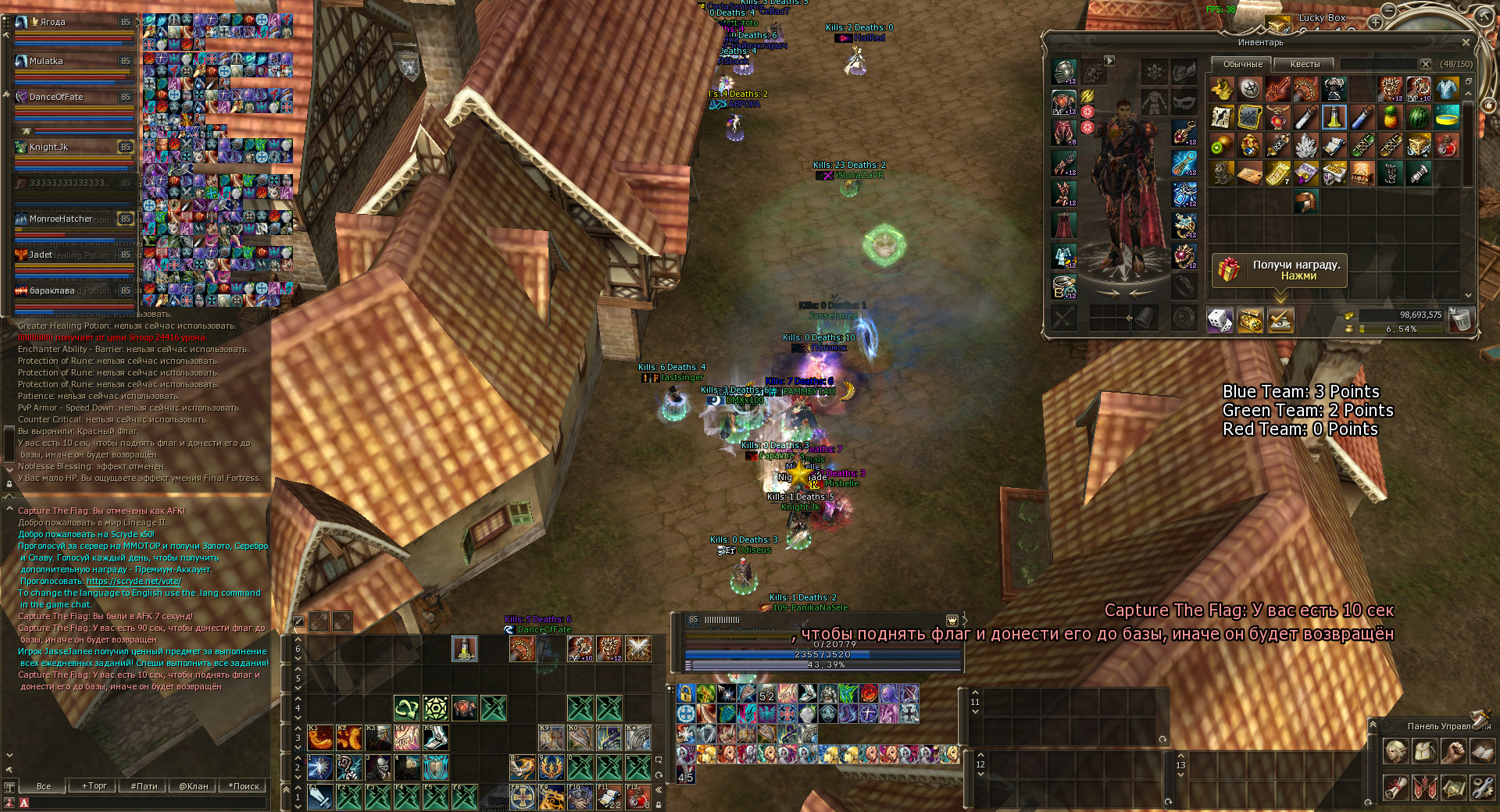
Task: Collapse the hotbar with the double-arrow chevron
Action: click(x=658, y=789)
